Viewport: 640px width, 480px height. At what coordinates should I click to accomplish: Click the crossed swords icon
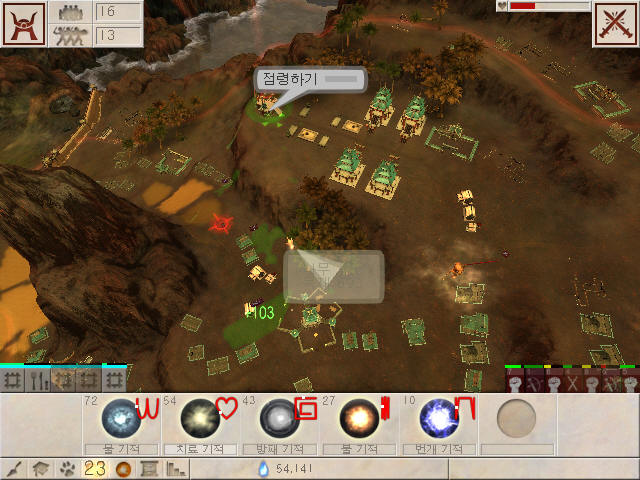point(615,24)
